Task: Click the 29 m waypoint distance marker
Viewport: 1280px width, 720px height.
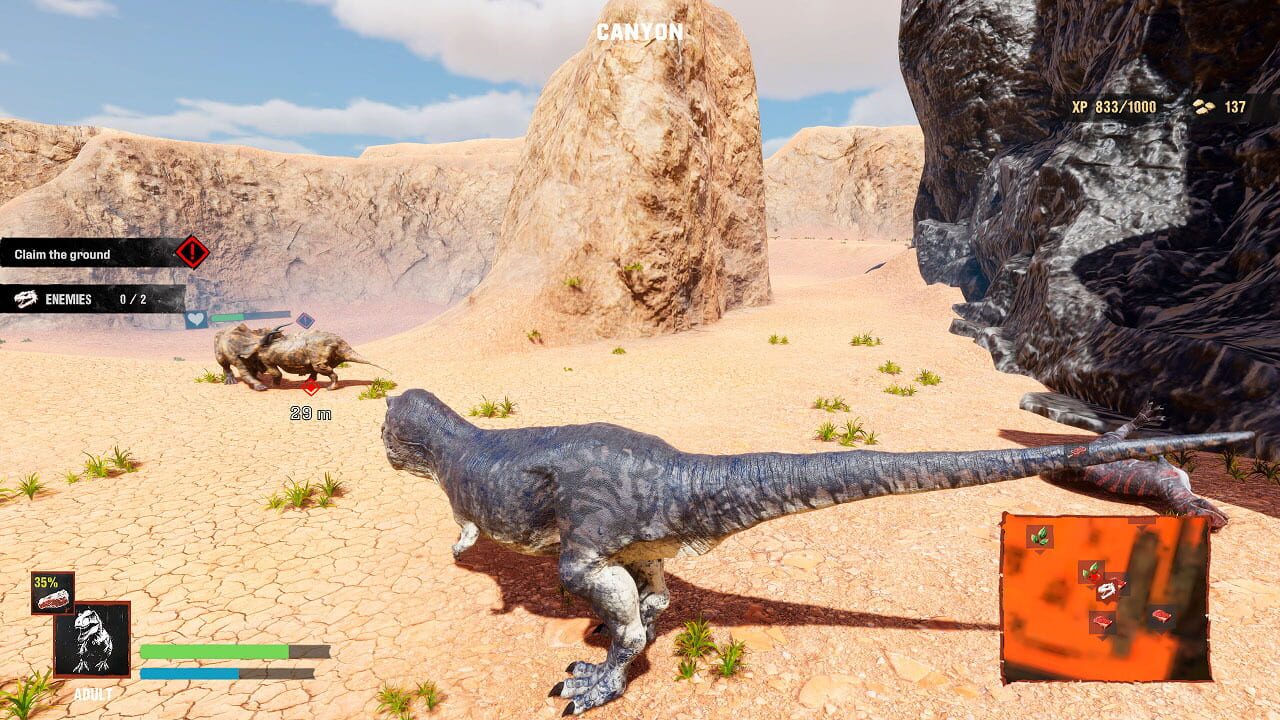Action: [x=309, y=411]
